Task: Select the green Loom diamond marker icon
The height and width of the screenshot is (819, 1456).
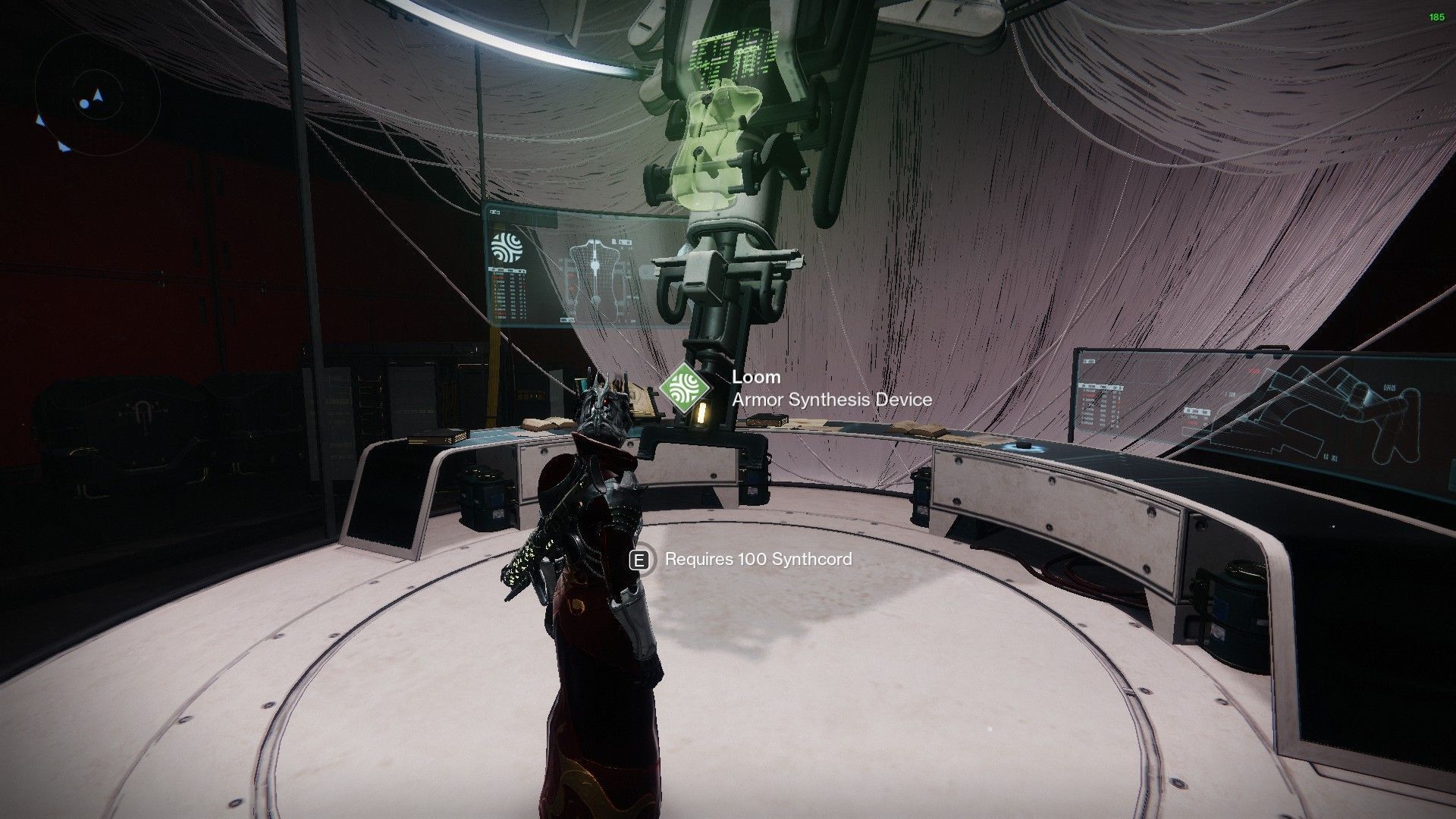Action: (x=685, y=388)
